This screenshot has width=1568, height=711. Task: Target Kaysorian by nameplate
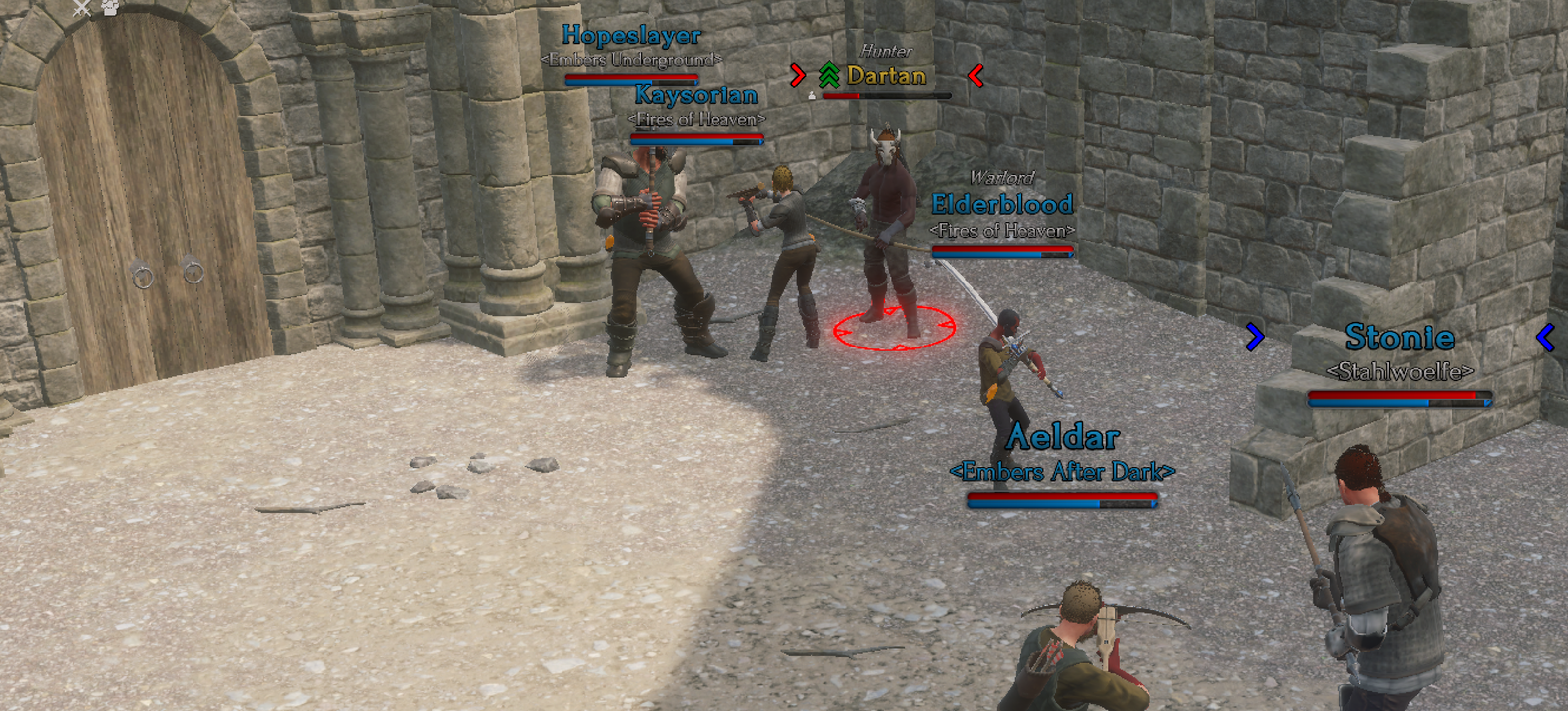tap(696, 95)
